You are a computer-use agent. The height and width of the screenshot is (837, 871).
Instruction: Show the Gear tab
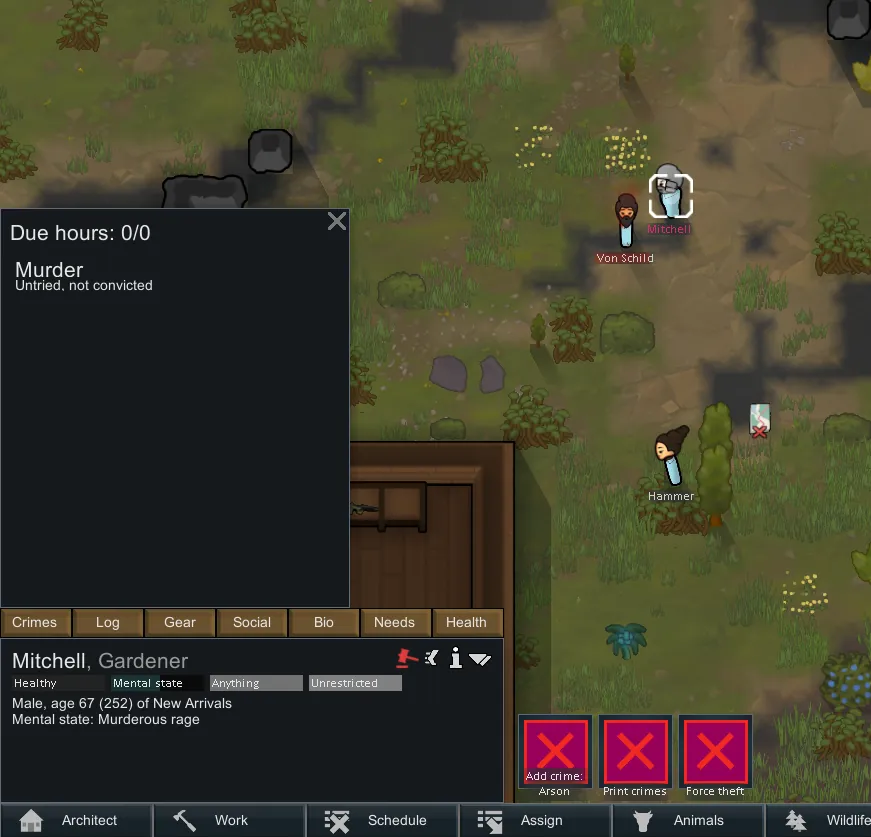[180, 622]
